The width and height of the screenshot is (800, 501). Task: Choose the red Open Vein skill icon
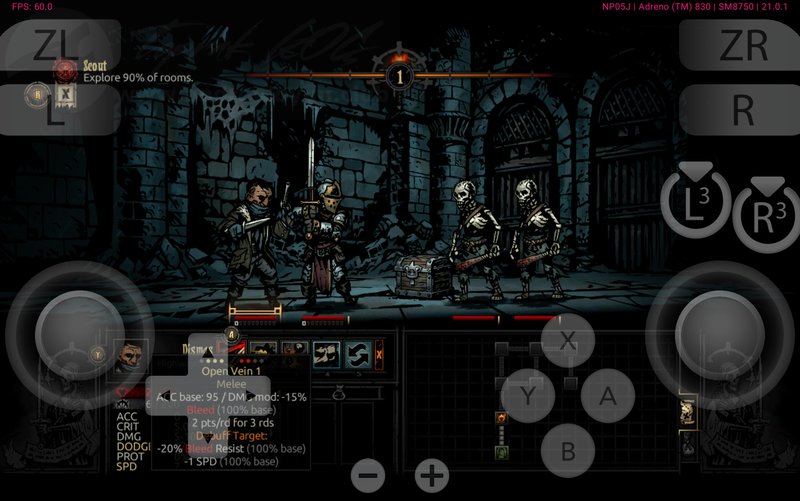pos(236,351)
